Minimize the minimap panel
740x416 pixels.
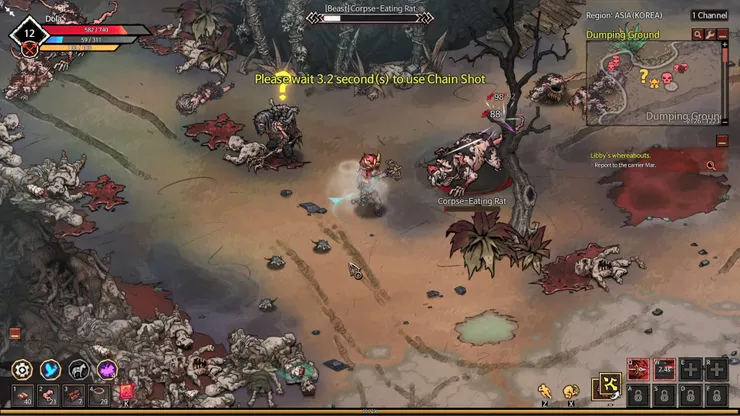click(722, 35)
